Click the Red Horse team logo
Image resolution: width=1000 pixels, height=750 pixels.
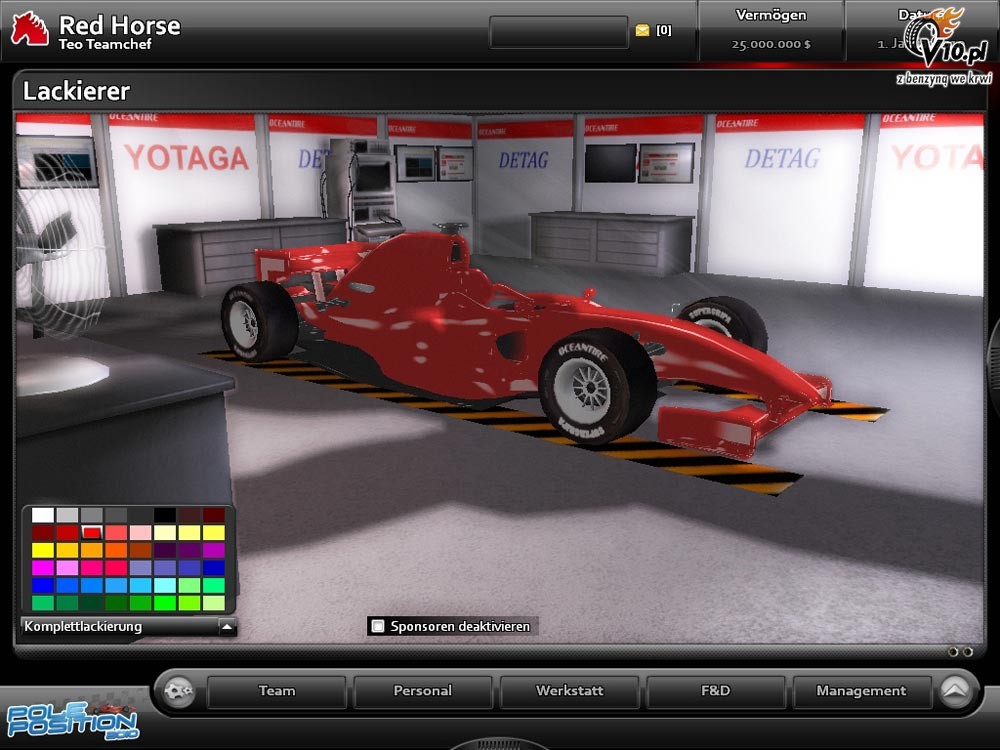29,29
